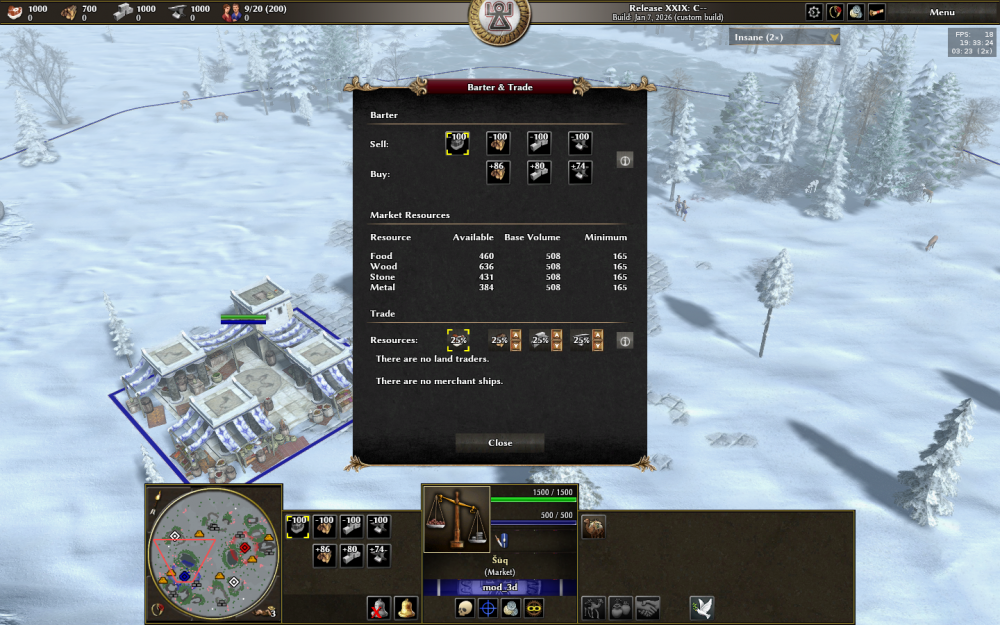Train a trader with the camel icon
1000x625 pixels.
click(x=593, y=526)
